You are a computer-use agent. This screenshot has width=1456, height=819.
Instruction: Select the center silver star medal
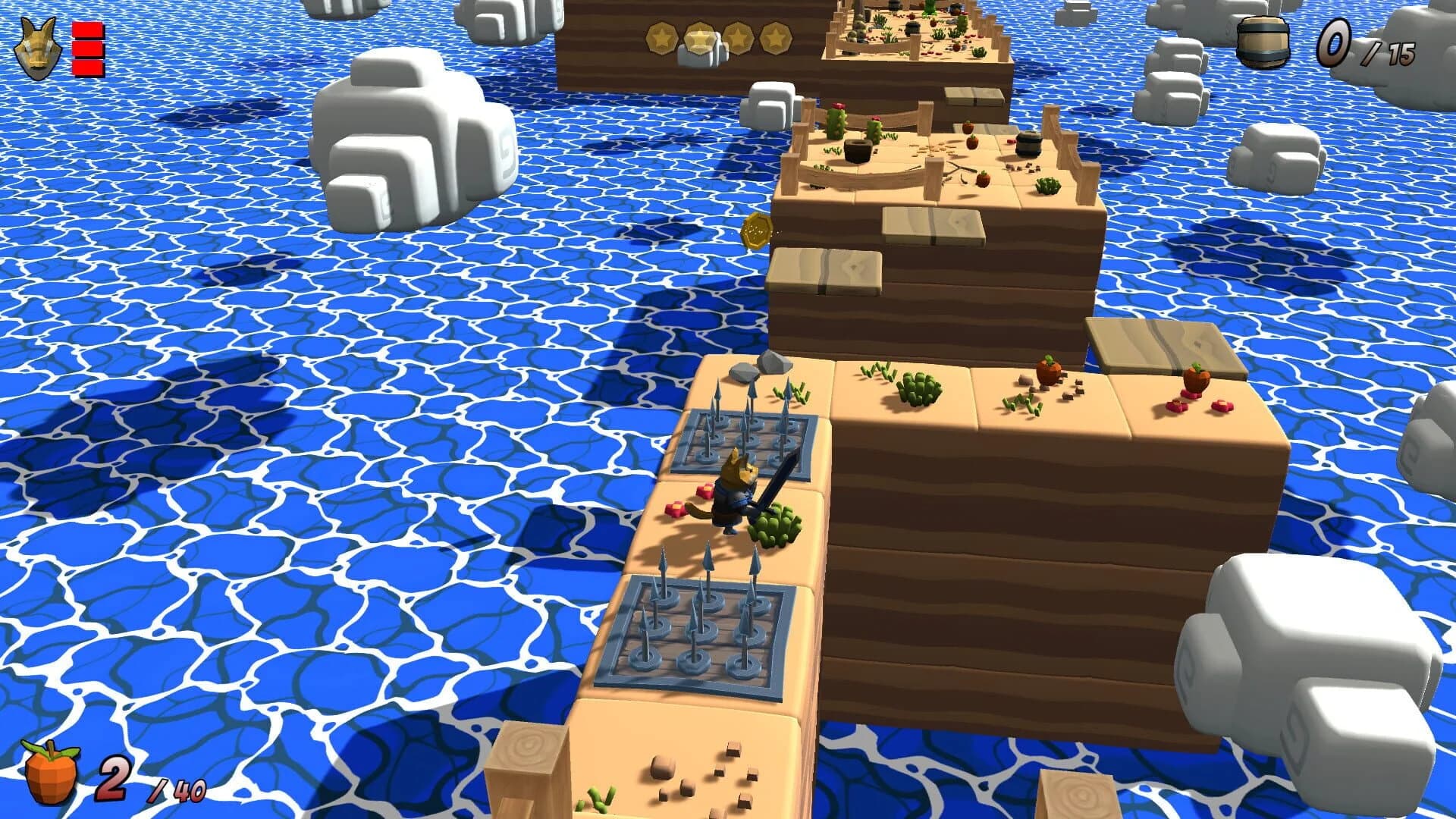[699, 38]
